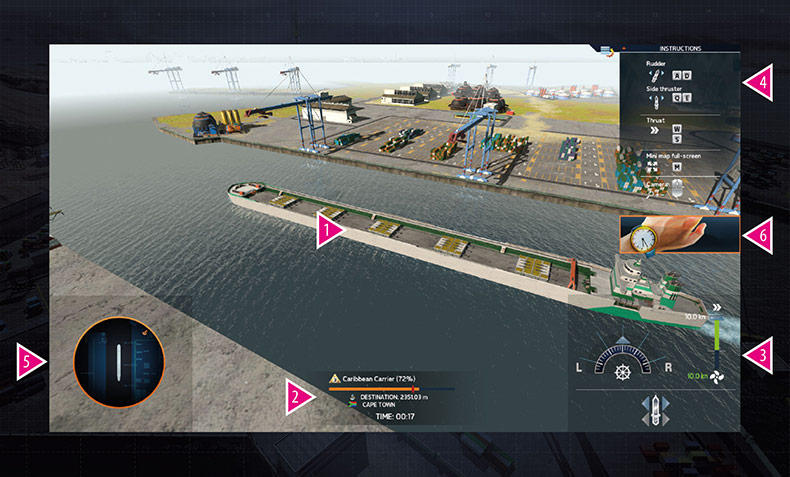
Task: Open the circular harbor minimap
Action: tap(118, 361)
